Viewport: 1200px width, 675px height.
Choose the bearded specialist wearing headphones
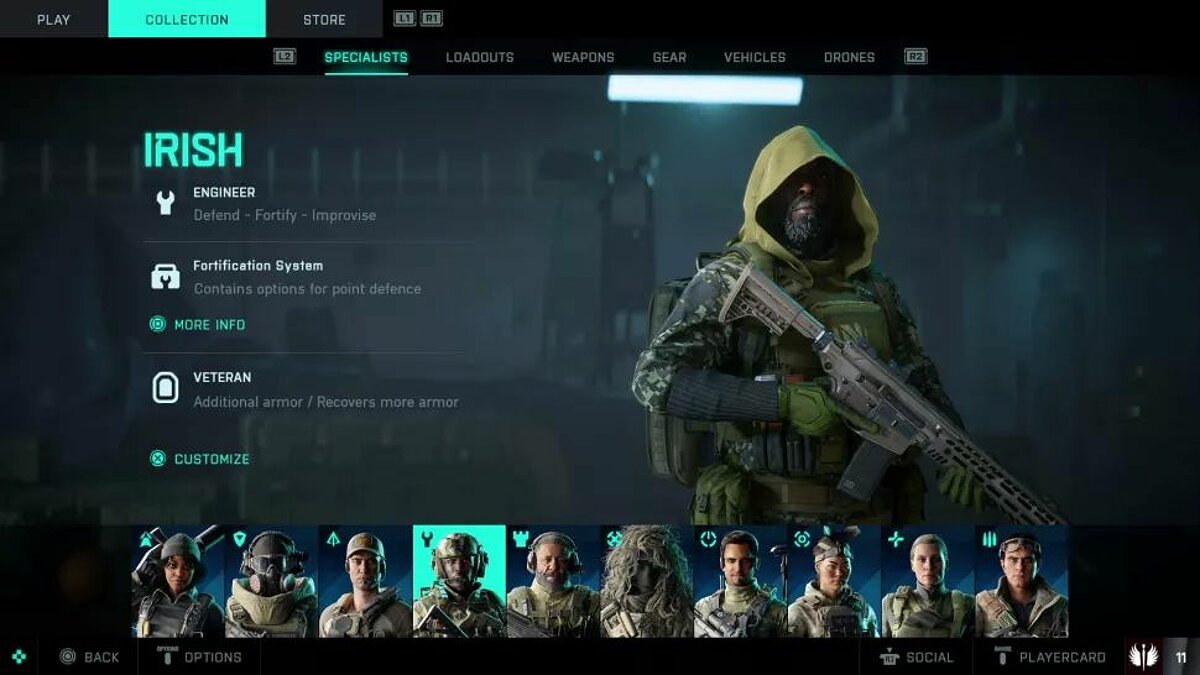click(553, 581)
